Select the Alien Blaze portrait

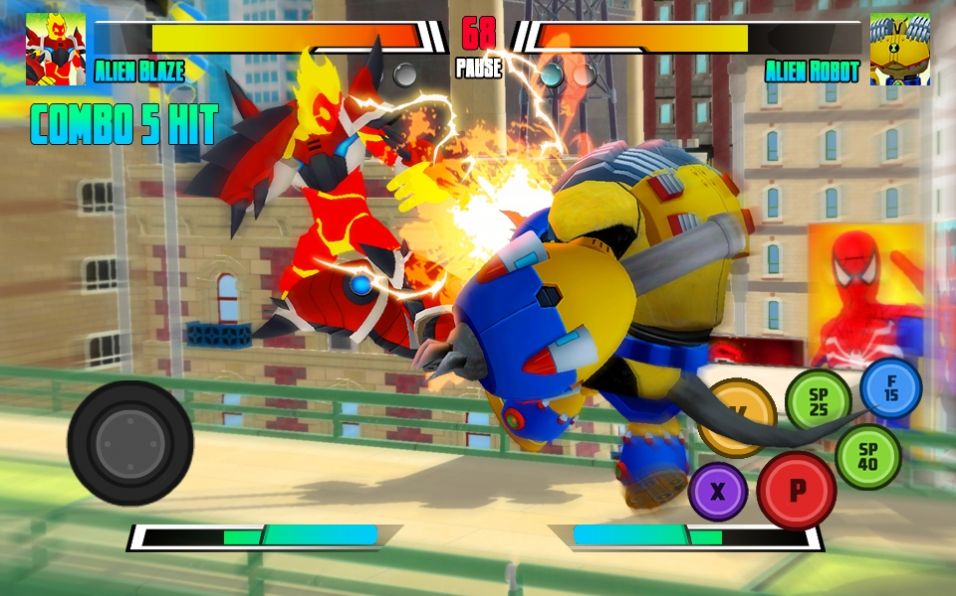click(x=55, y=49)
